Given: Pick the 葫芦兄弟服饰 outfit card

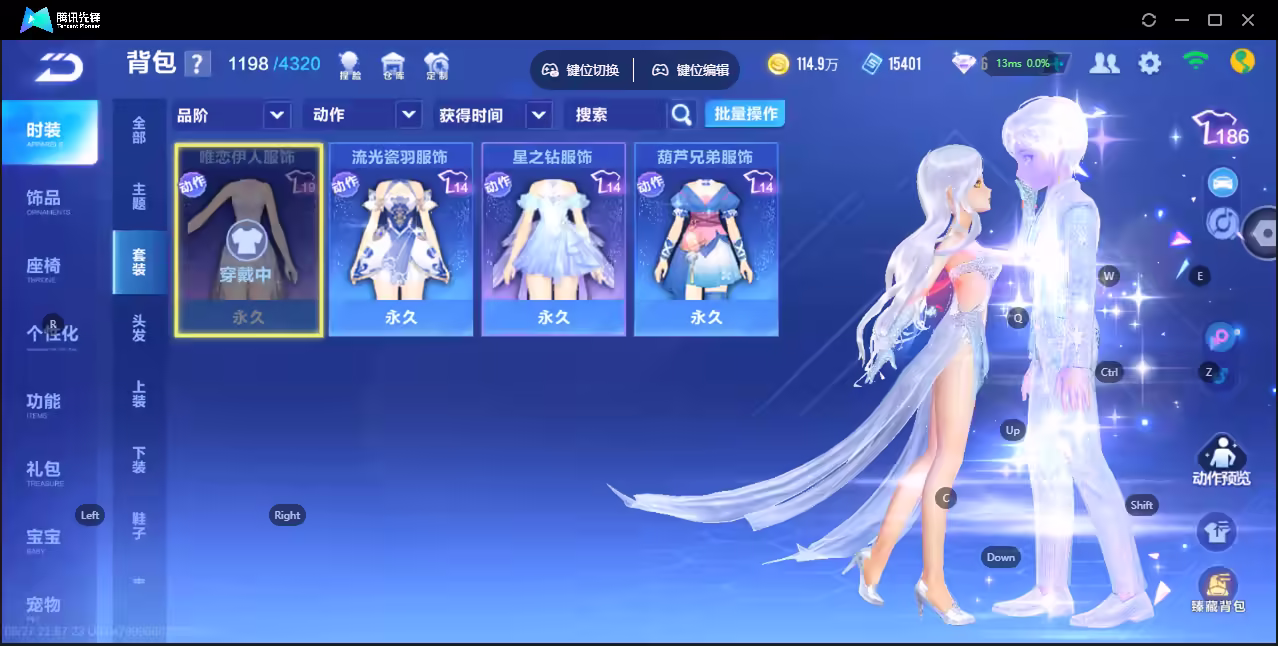Looking at the screenshot, I should [706, 239].
